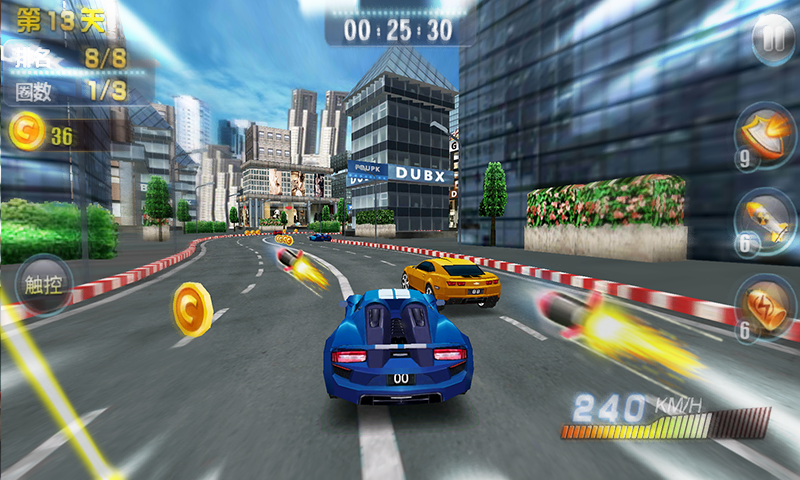Use the lightning nitro canister boost
The height and width of the screenshot is (480, 800).
click(x=764, y=305)
